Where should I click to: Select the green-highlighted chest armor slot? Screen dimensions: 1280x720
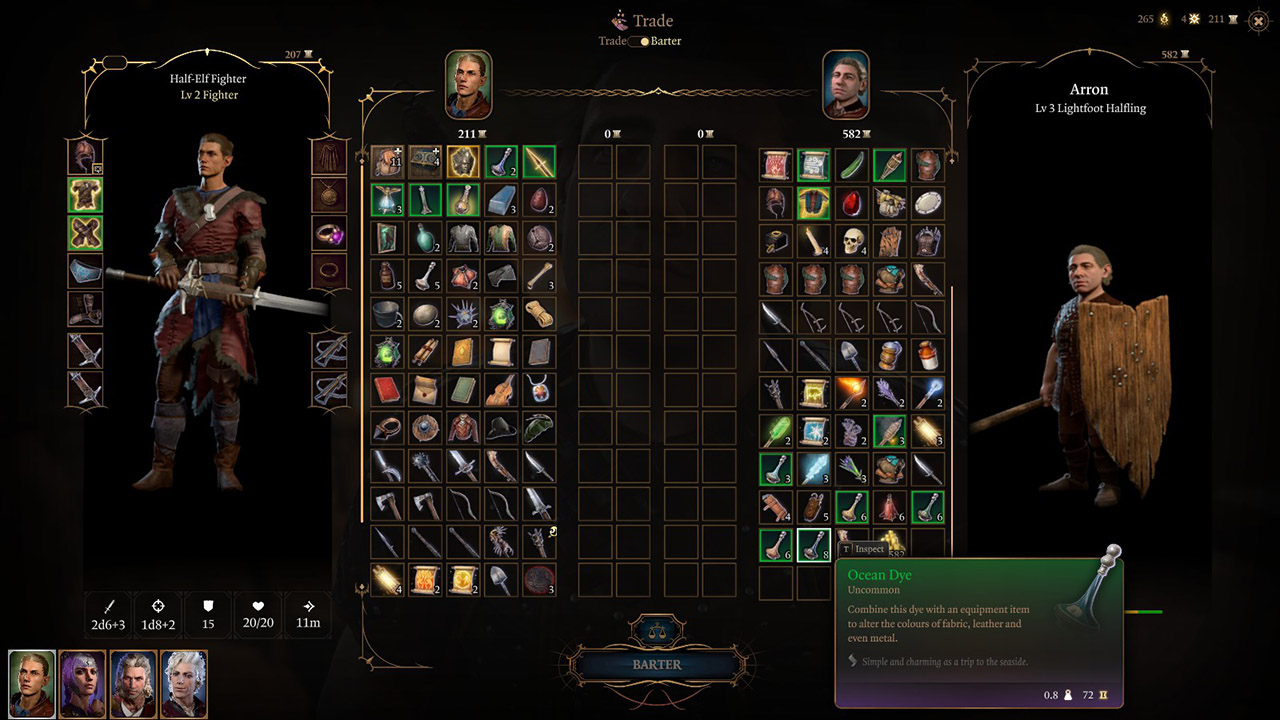[x=85, y=195]
